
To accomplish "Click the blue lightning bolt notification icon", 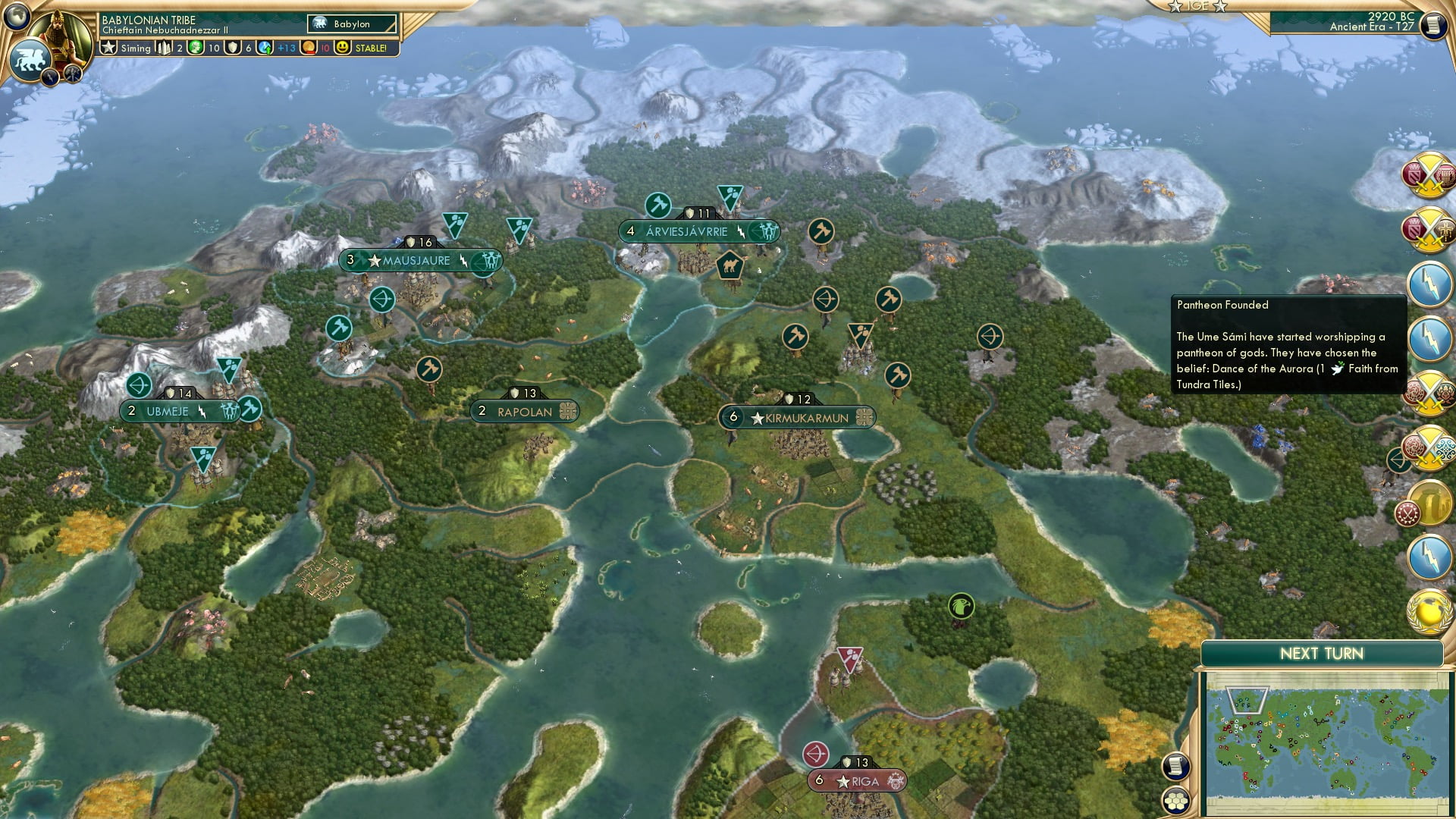I will (x=1430, y=287).
